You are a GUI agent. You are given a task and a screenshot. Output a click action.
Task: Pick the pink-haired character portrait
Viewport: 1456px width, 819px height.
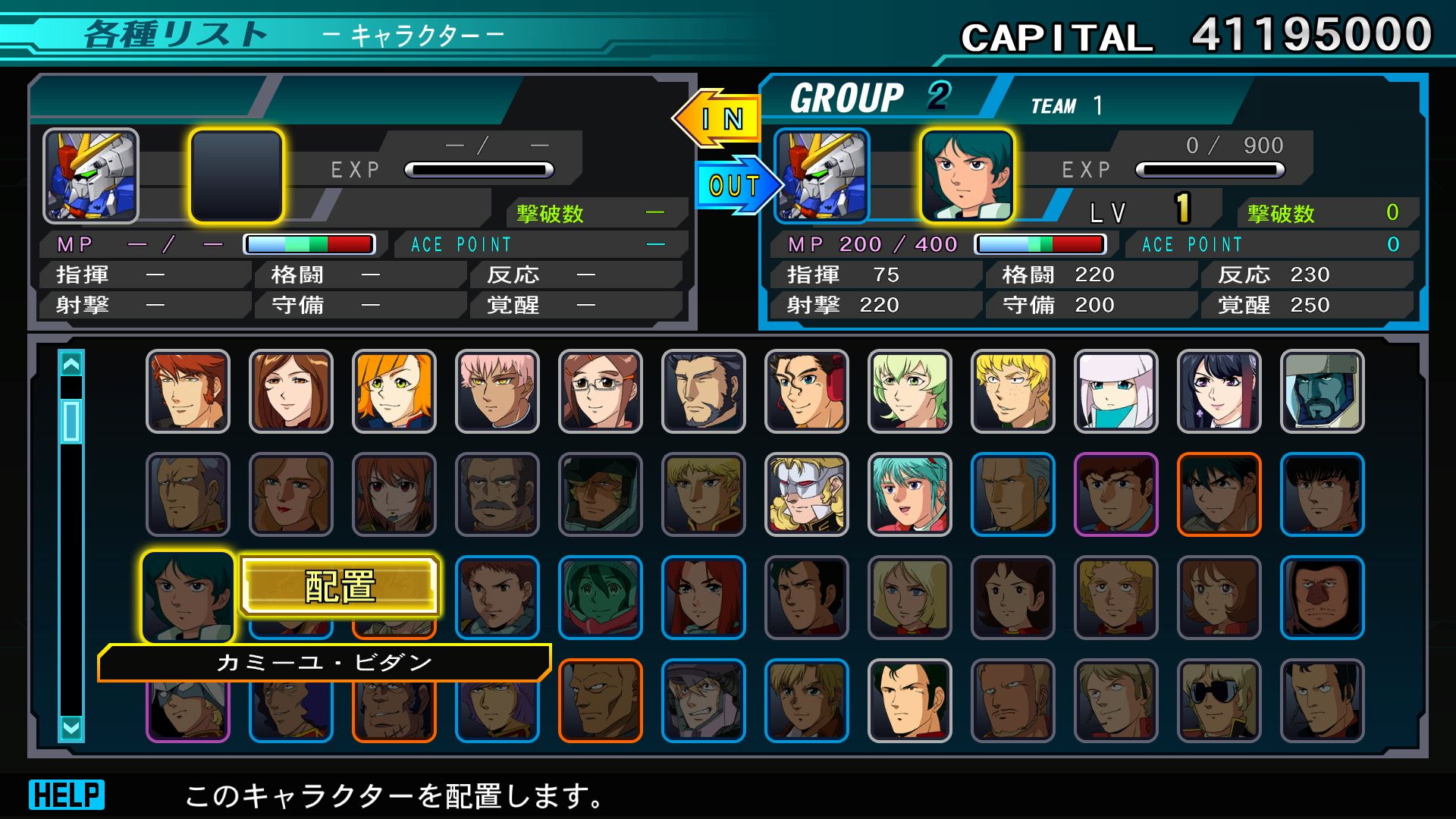497,391
